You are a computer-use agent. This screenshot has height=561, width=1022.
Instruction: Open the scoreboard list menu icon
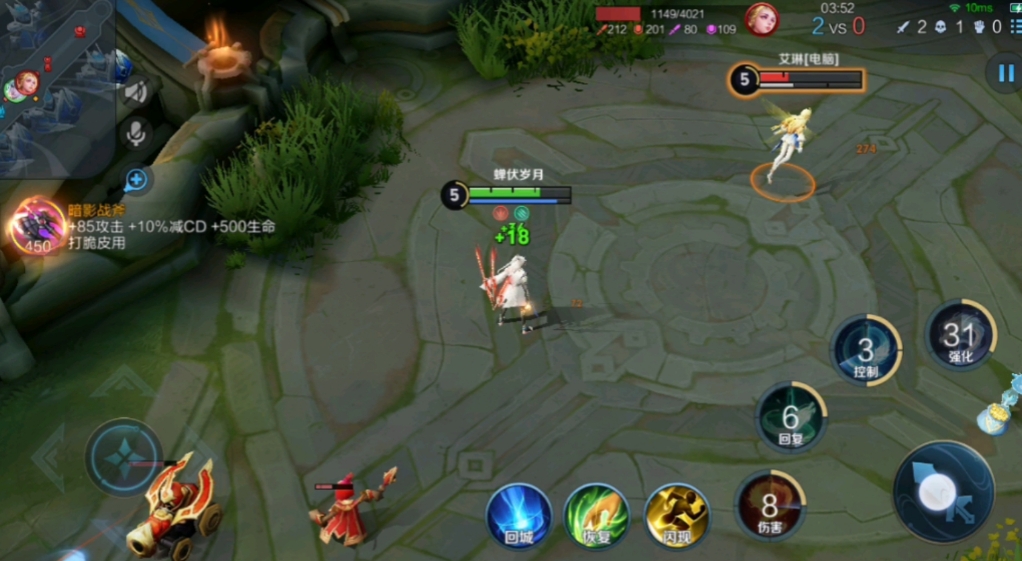click(1013, 26)
